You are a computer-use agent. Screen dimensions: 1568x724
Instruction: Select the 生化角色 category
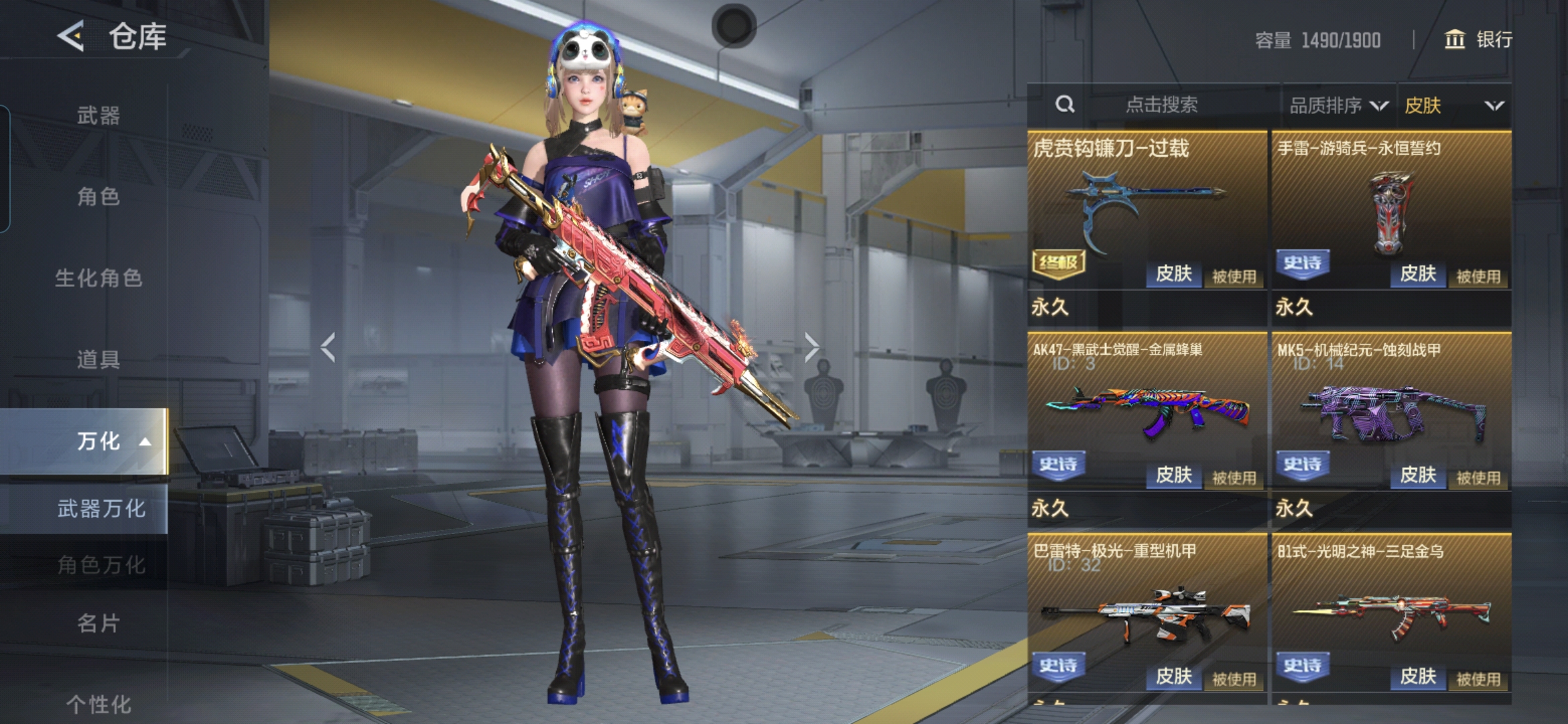pos(99,278)
